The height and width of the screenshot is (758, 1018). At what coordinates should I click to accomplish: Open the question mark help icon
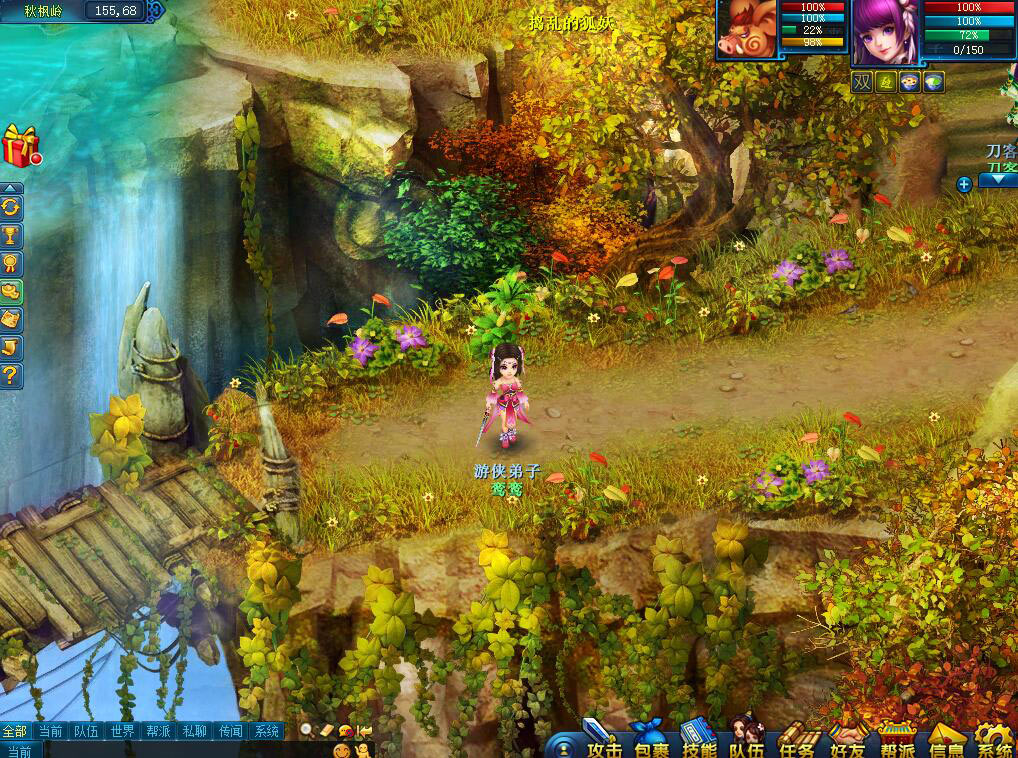click(11, 376)
